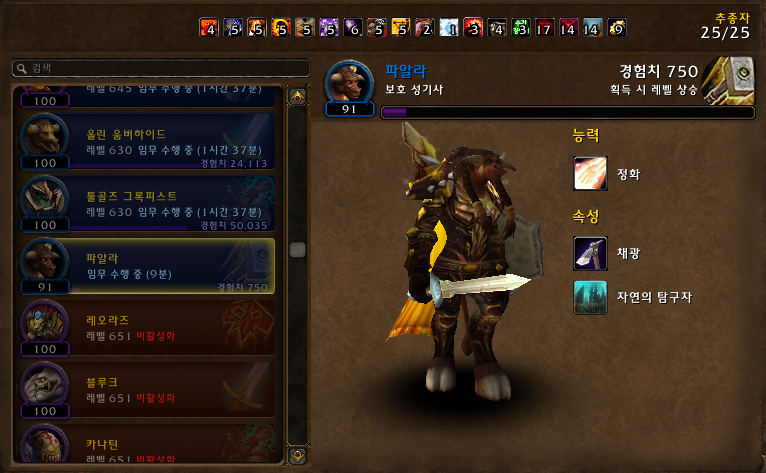Click the counter icon showing 2
Screen dimensions: 766x473
pos(425,27)
